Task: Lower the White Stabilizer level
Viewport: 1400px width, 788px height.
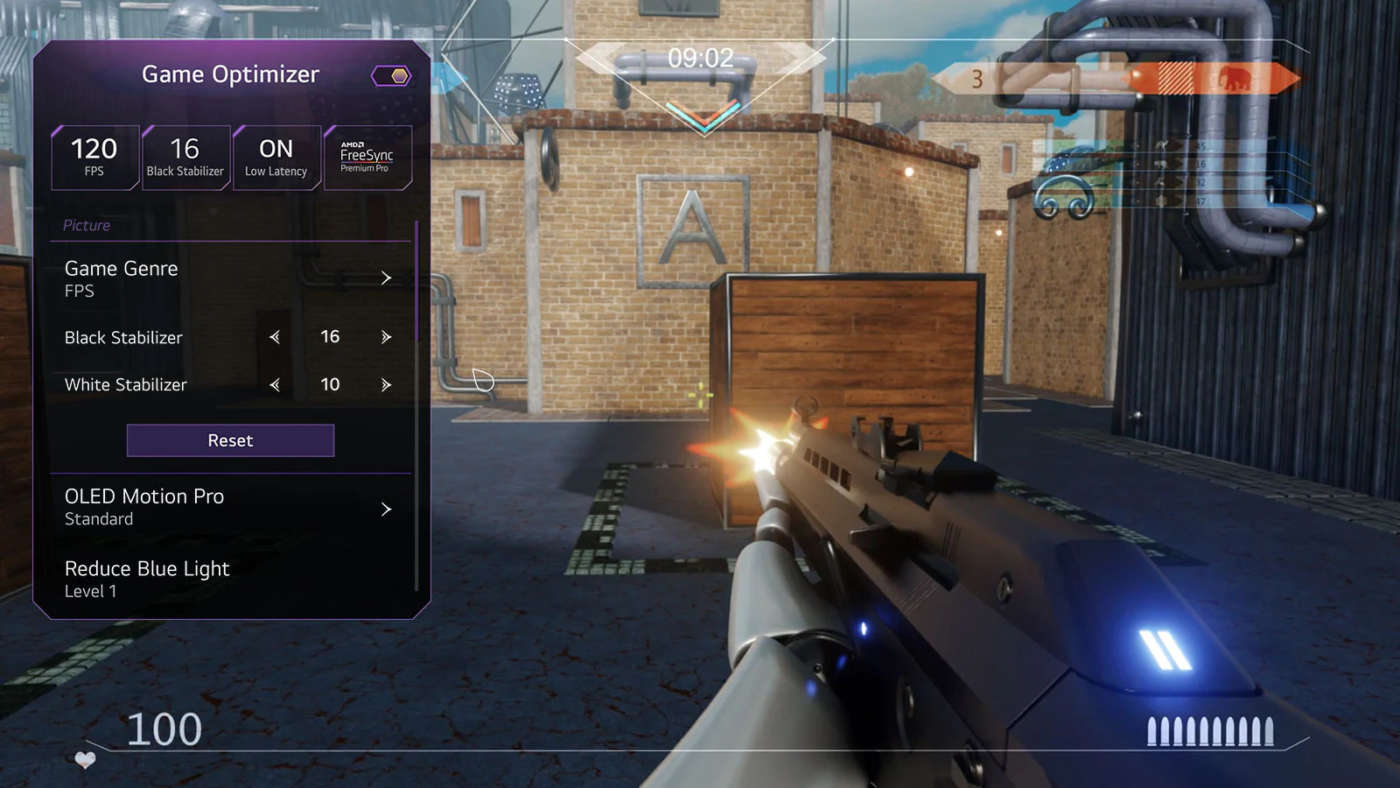Action: click(275, 385)
